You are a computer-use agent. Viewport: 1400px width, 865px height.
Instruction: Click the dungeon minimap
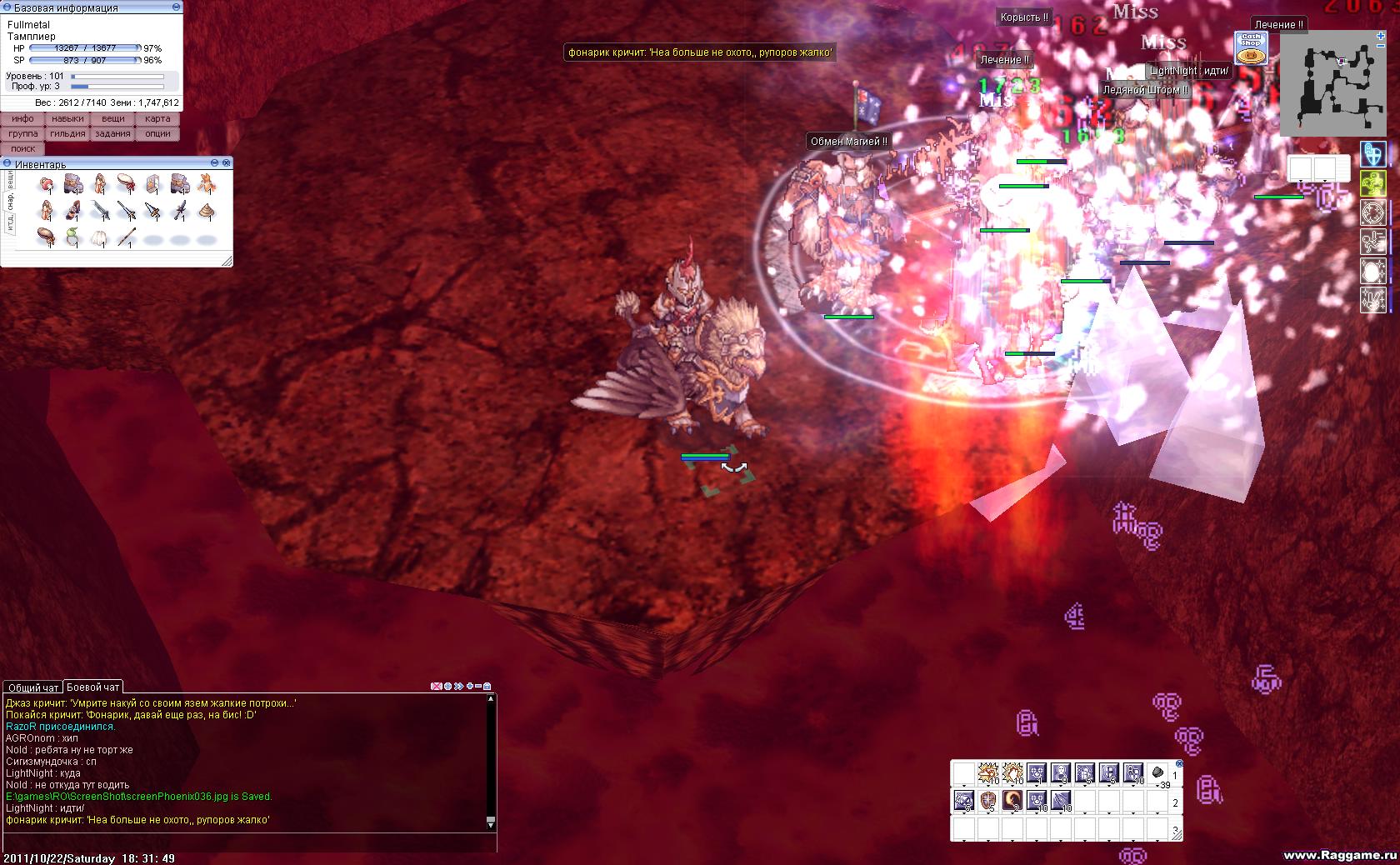click(1332, 83)
